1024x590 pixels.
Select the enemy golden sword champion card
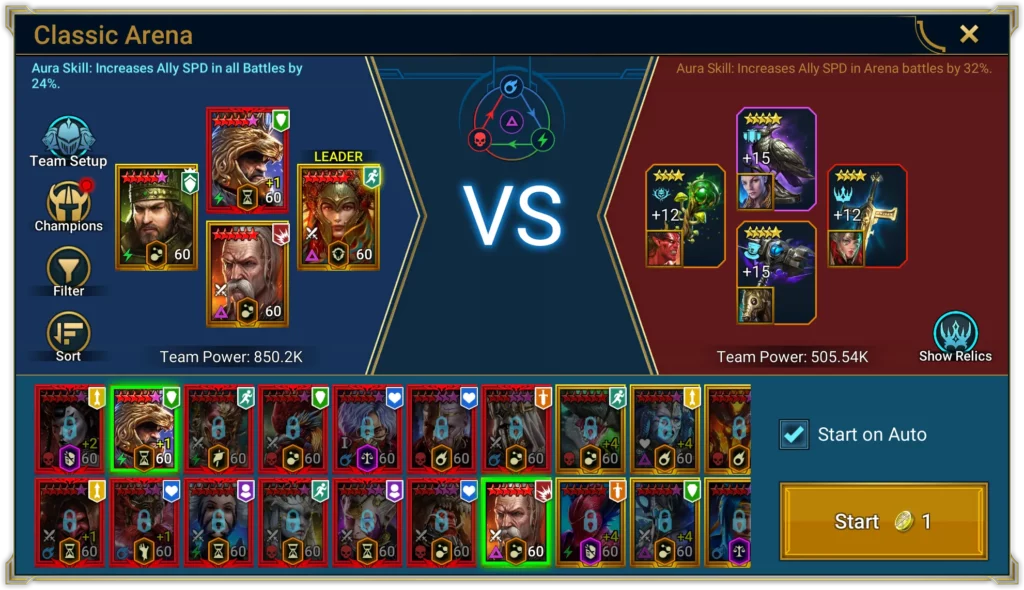866,215
